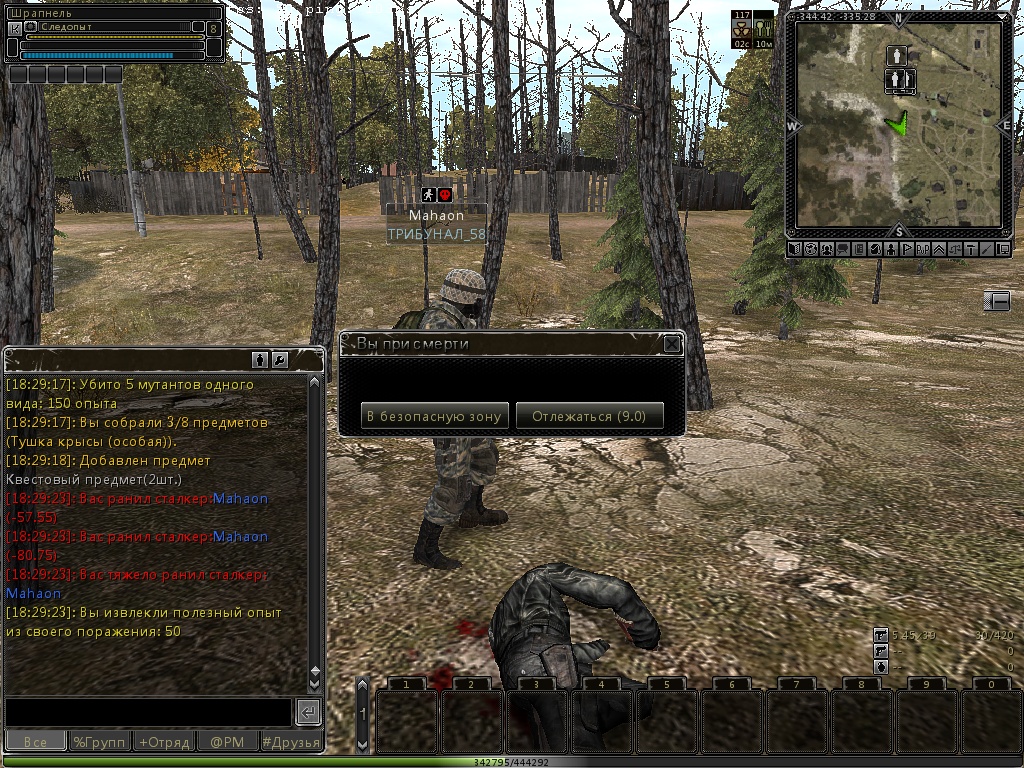Image resolution: width=1024 pixels, height=768 pixels.
Task: Click the "Отлежаться" button
Action: click(589, 416)
